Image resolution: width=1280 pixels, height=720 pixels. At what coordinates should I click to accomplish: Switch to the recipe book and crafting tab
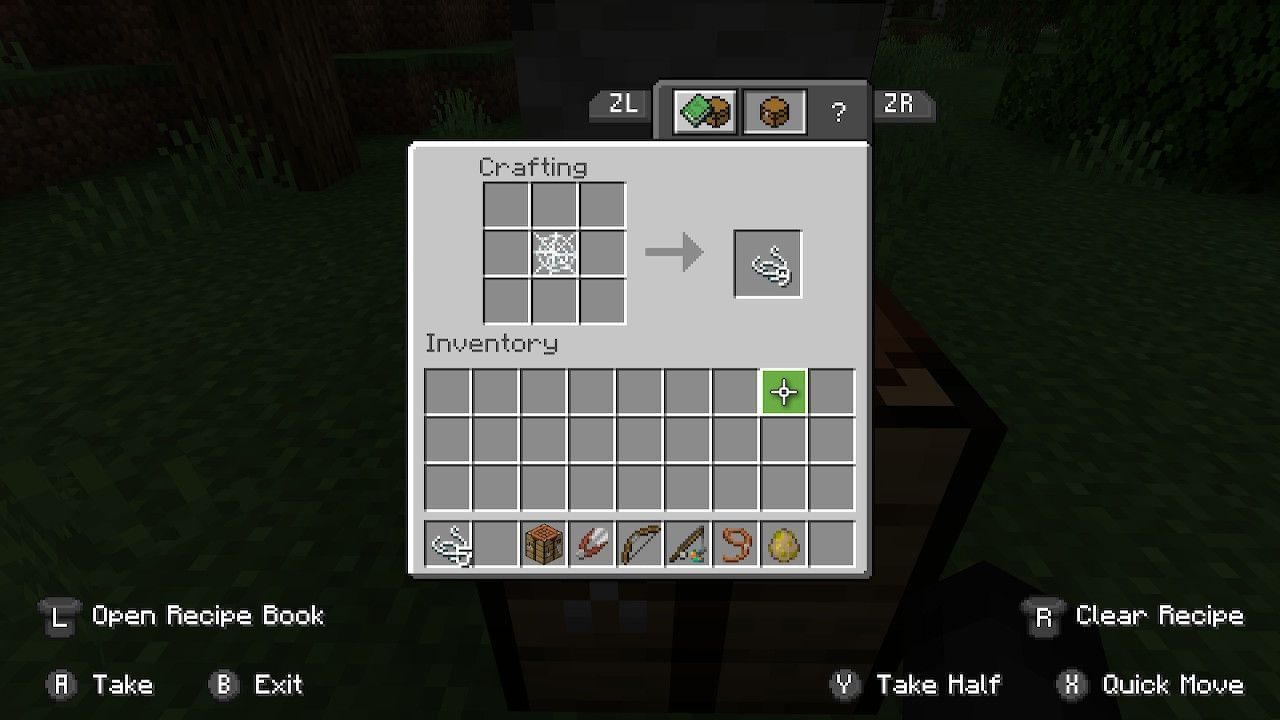pyautogui.click(x=706, y=112)
